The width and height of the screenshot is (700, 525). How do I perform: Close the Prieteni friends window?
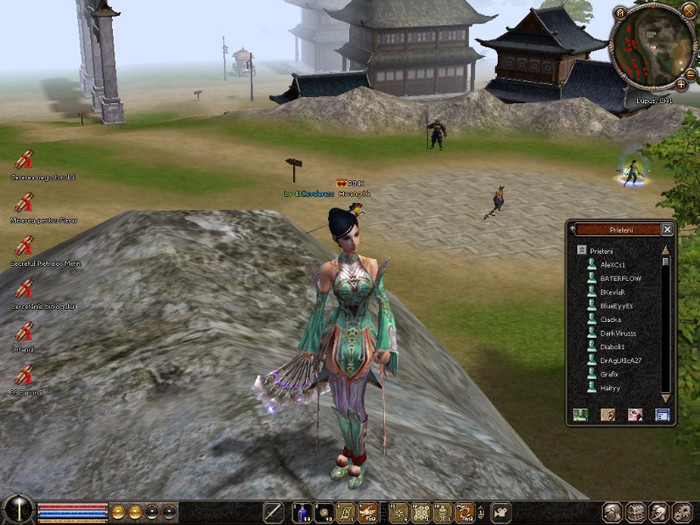(x=667, y=229)
